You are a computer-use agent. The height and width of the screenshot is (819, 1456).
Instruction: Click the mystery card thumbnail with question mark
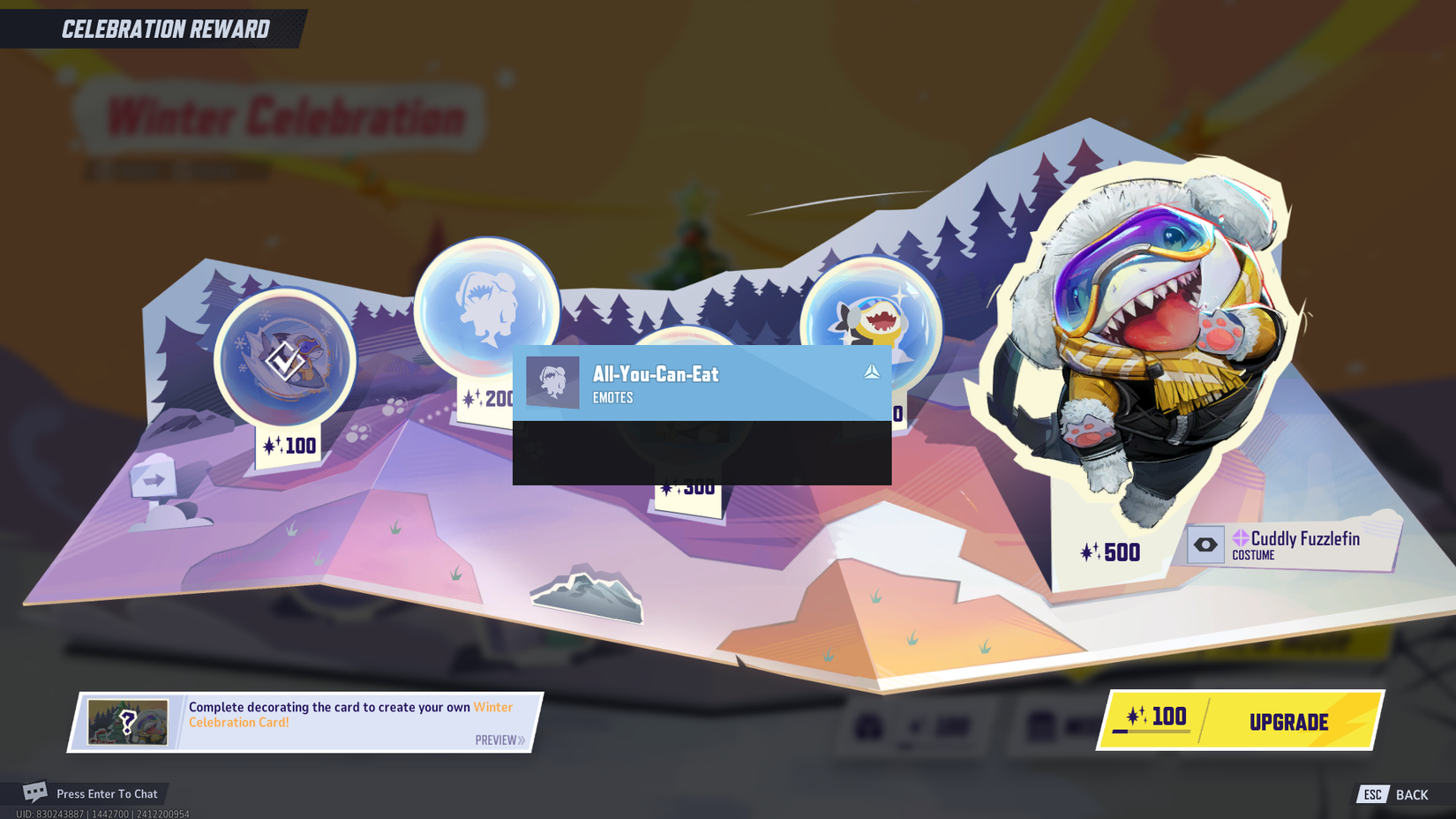(130, 721)
